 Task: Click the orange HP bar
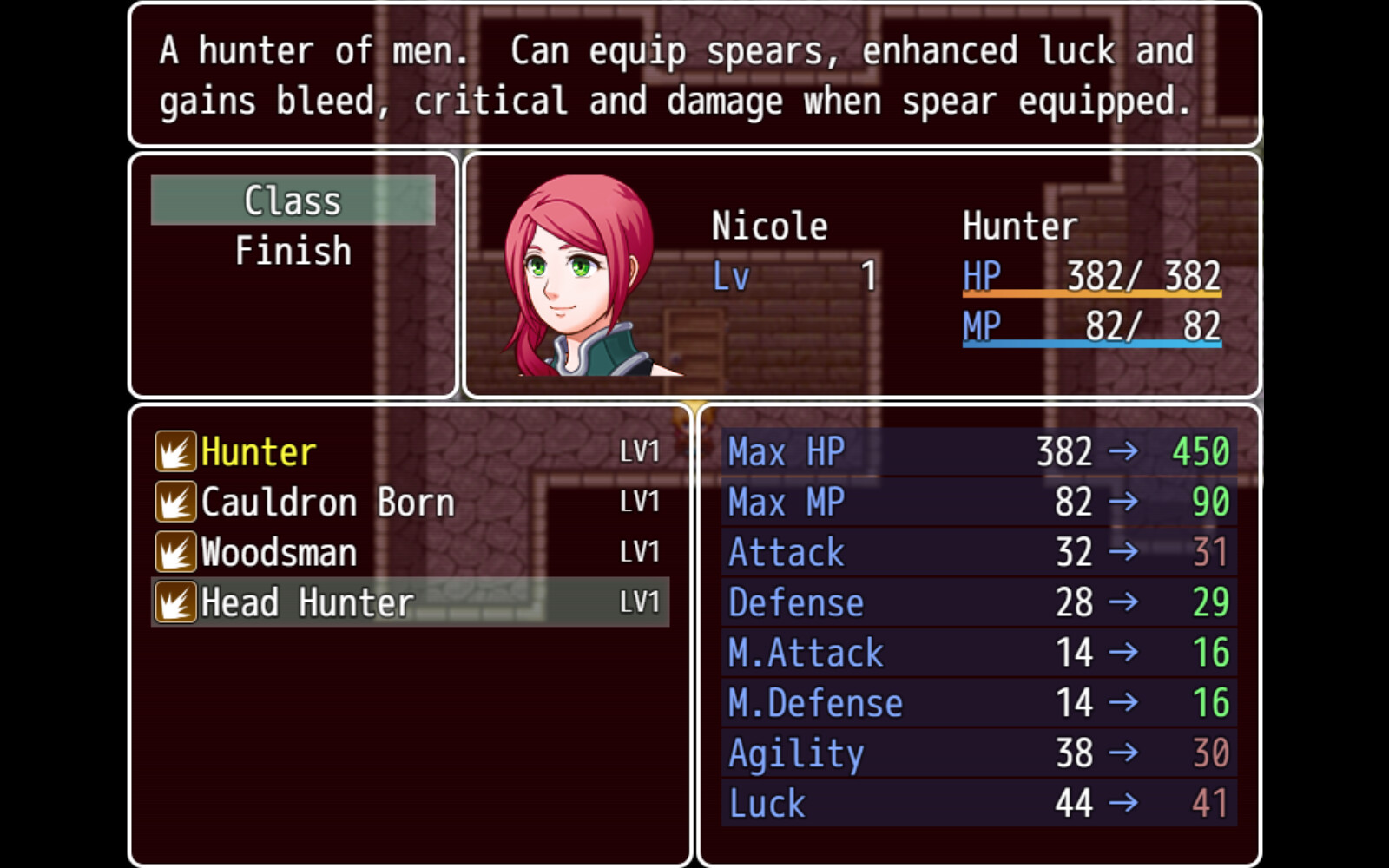(x=1091, y=298)
